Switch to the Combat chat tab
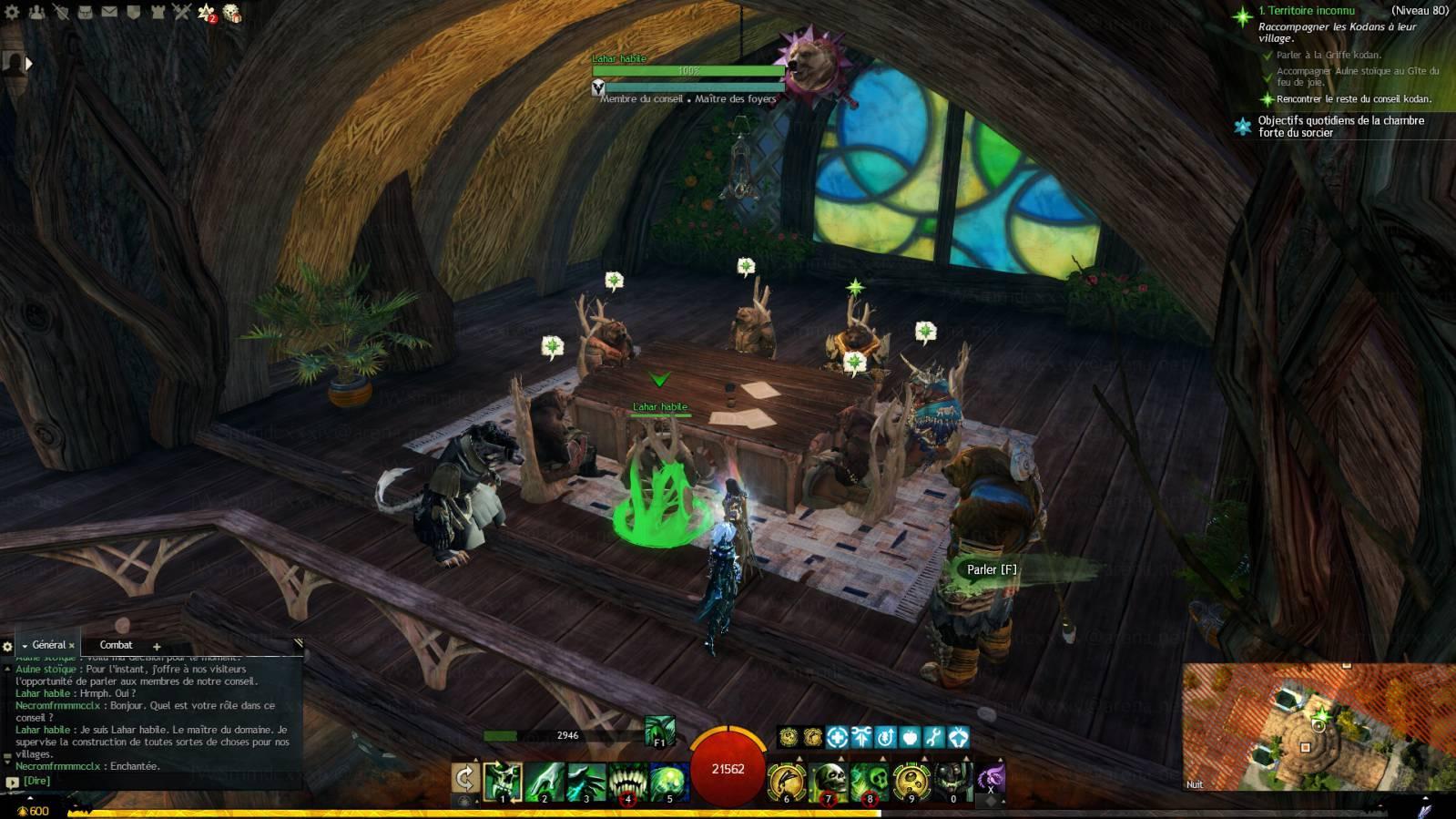 click(x=116, y=645)
